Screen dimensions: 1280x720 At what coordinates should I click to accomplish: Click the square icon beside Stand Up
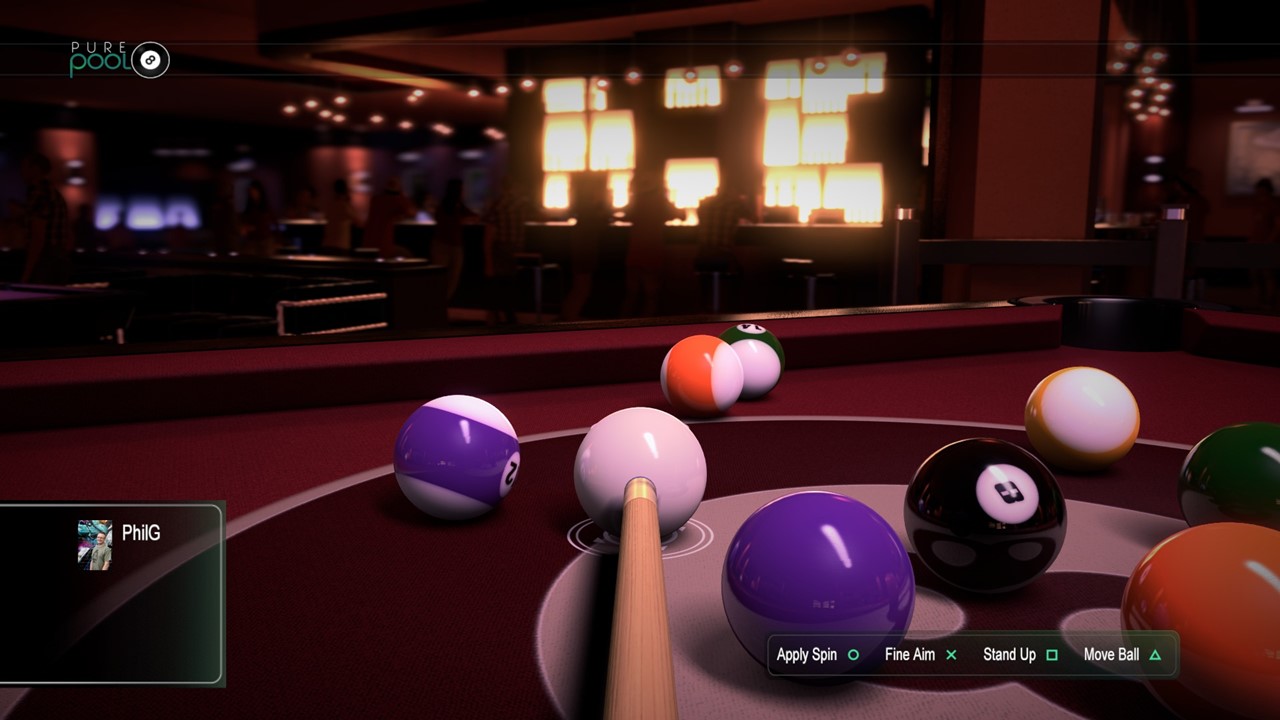[x=1052, y=655]
